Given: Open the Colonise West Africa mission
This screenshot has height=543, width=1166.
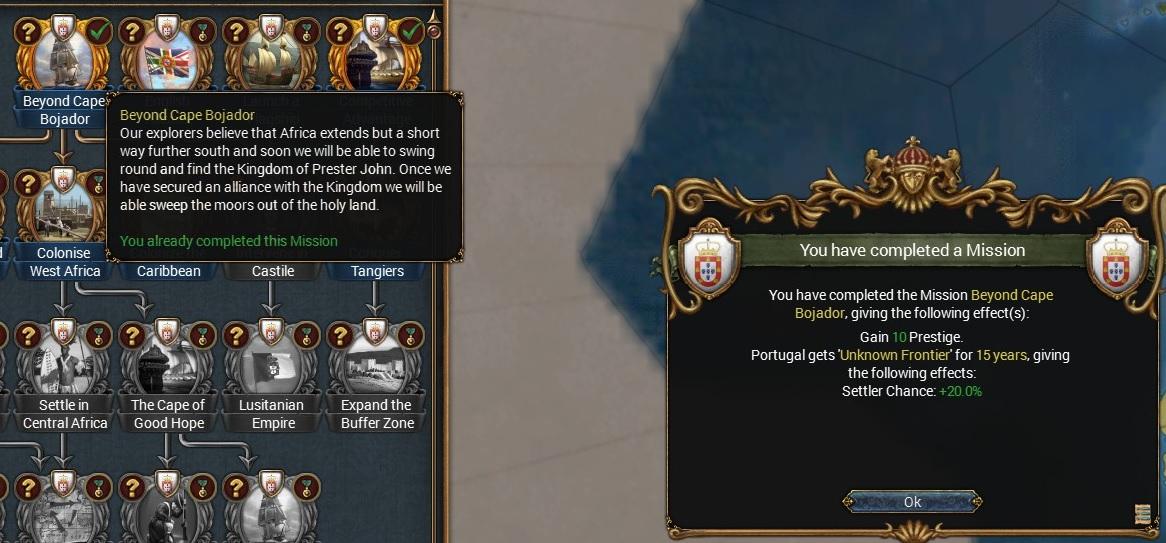Looking at the screenshot, I should 63,212.
